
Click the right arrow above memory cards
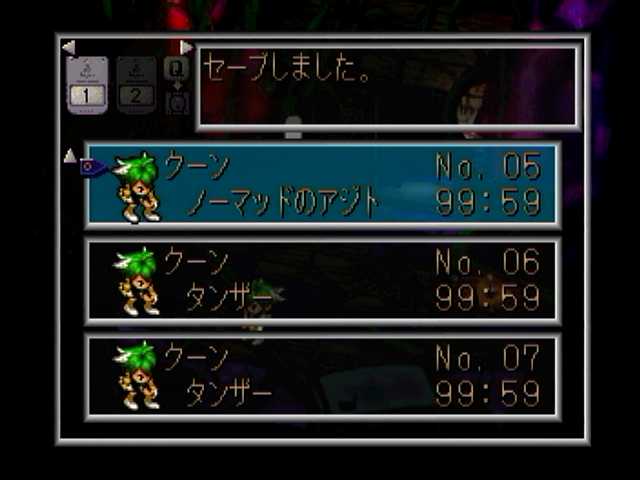click(186, 47)
